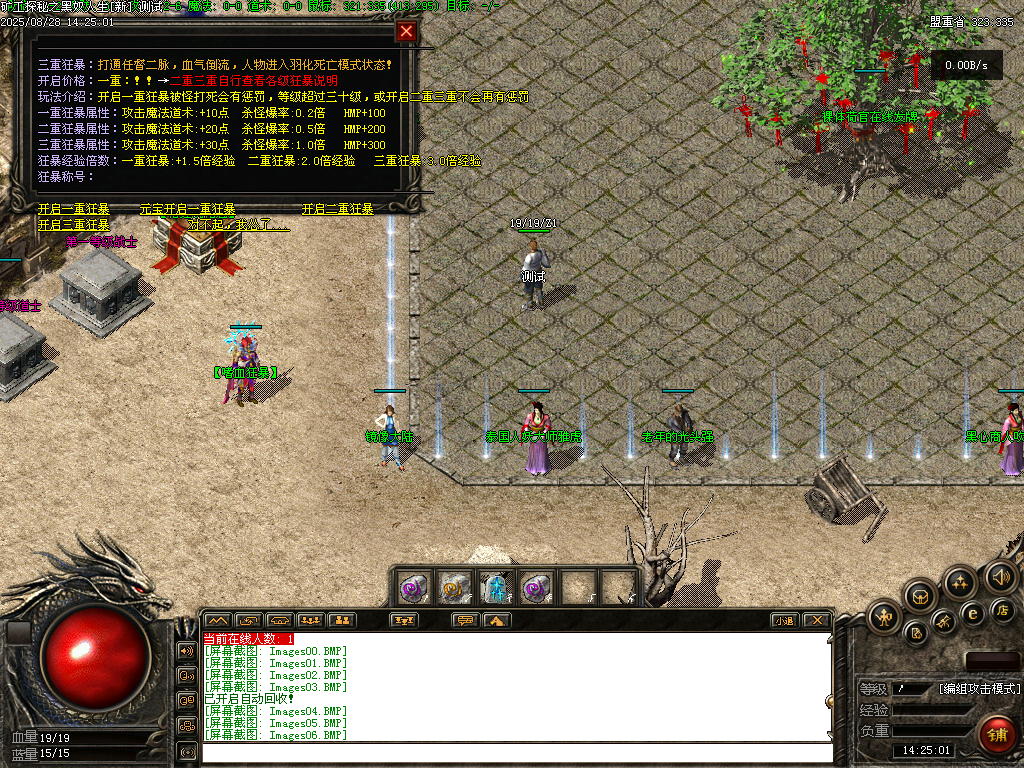This screenshot has width=1024, height=768.
Task: Open the red 铺 stall button
Action: 996,733
